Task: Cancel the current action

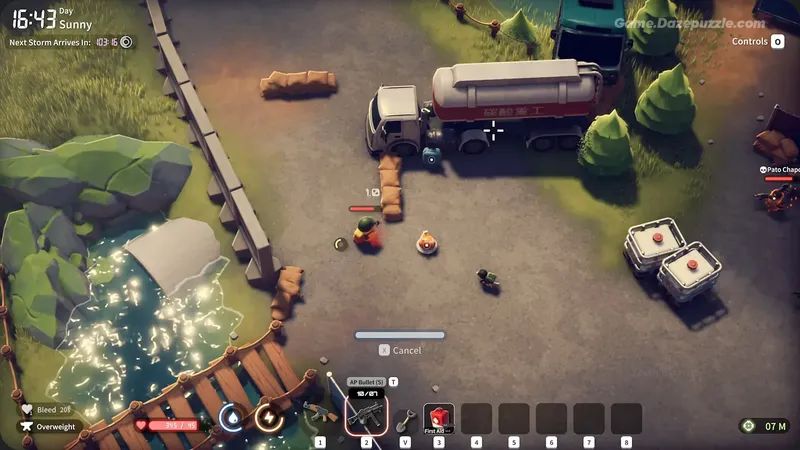Action: click(x=400, y=350)
